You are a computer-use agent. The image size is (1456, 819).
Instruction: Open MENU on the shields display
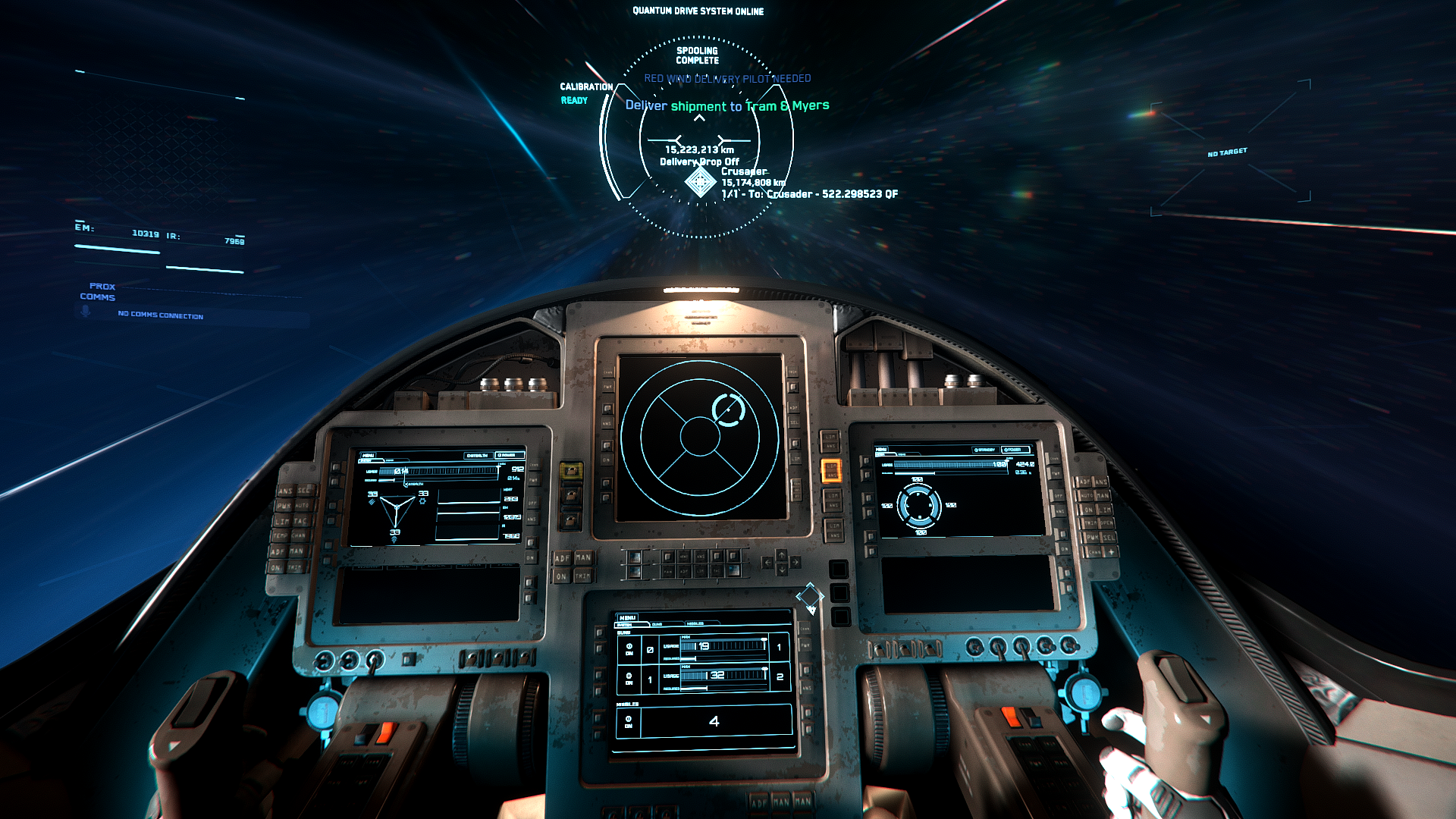(881, 450)
